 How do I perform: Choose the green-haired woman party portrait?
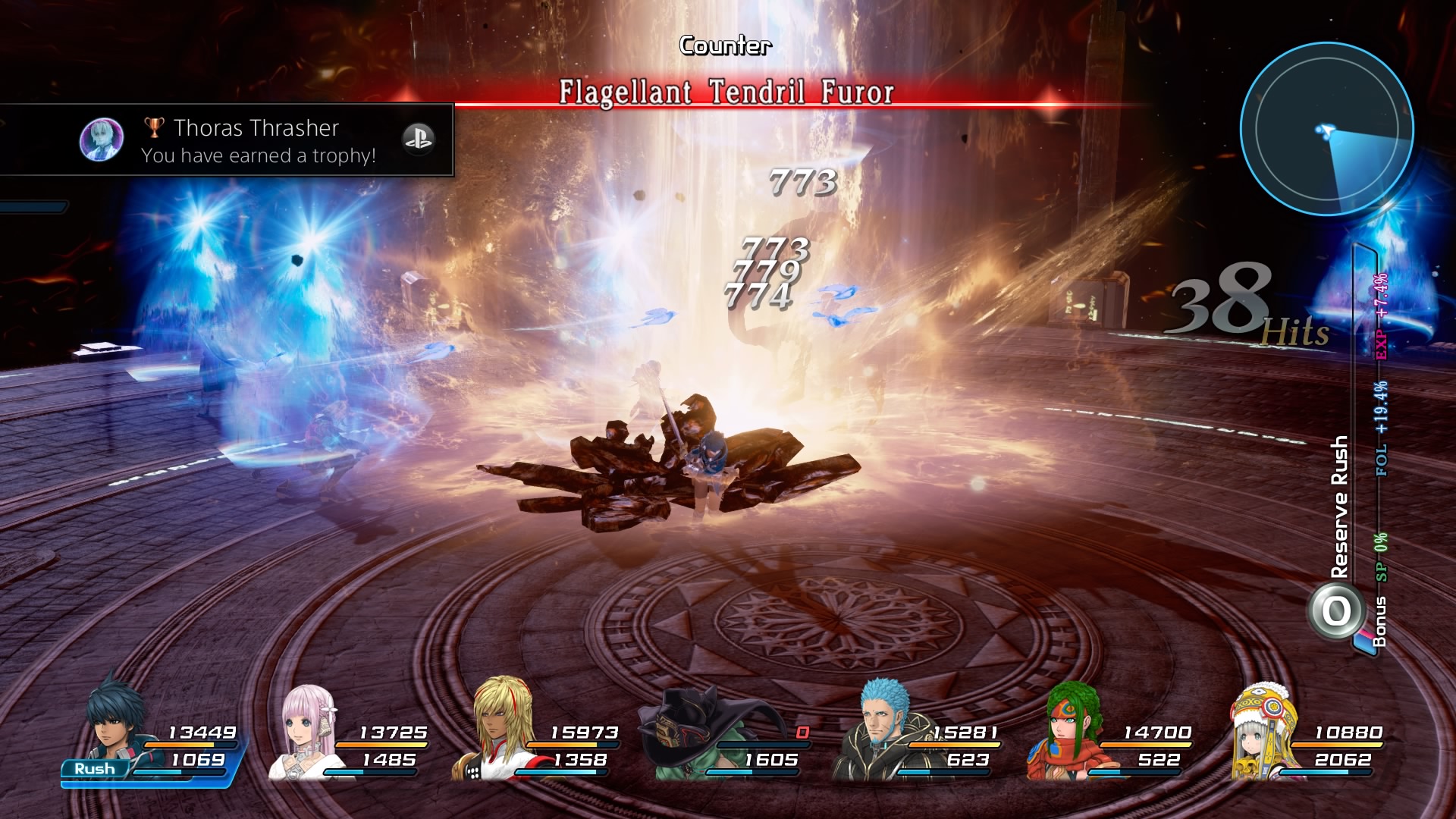pos(1069,730)
